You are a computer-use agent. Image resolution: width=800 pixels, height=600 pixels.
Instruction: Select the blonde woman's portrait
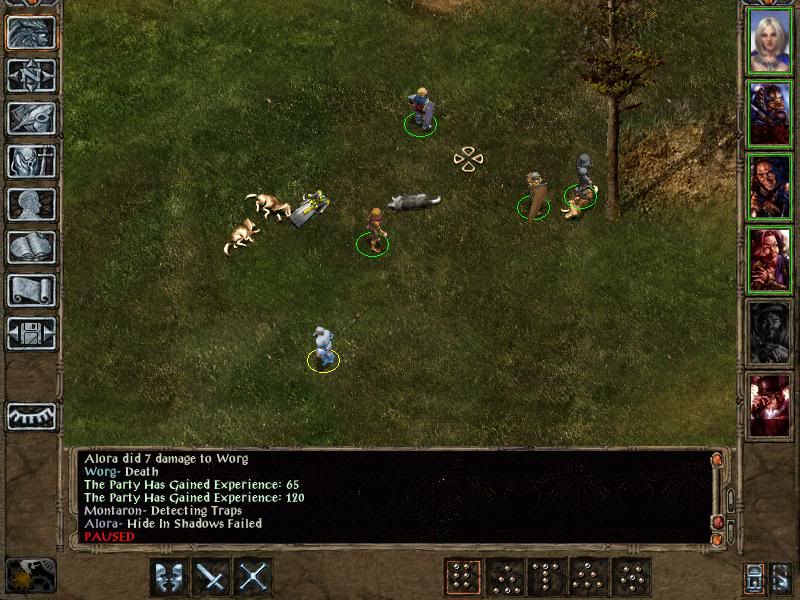[x=769, y=40]
